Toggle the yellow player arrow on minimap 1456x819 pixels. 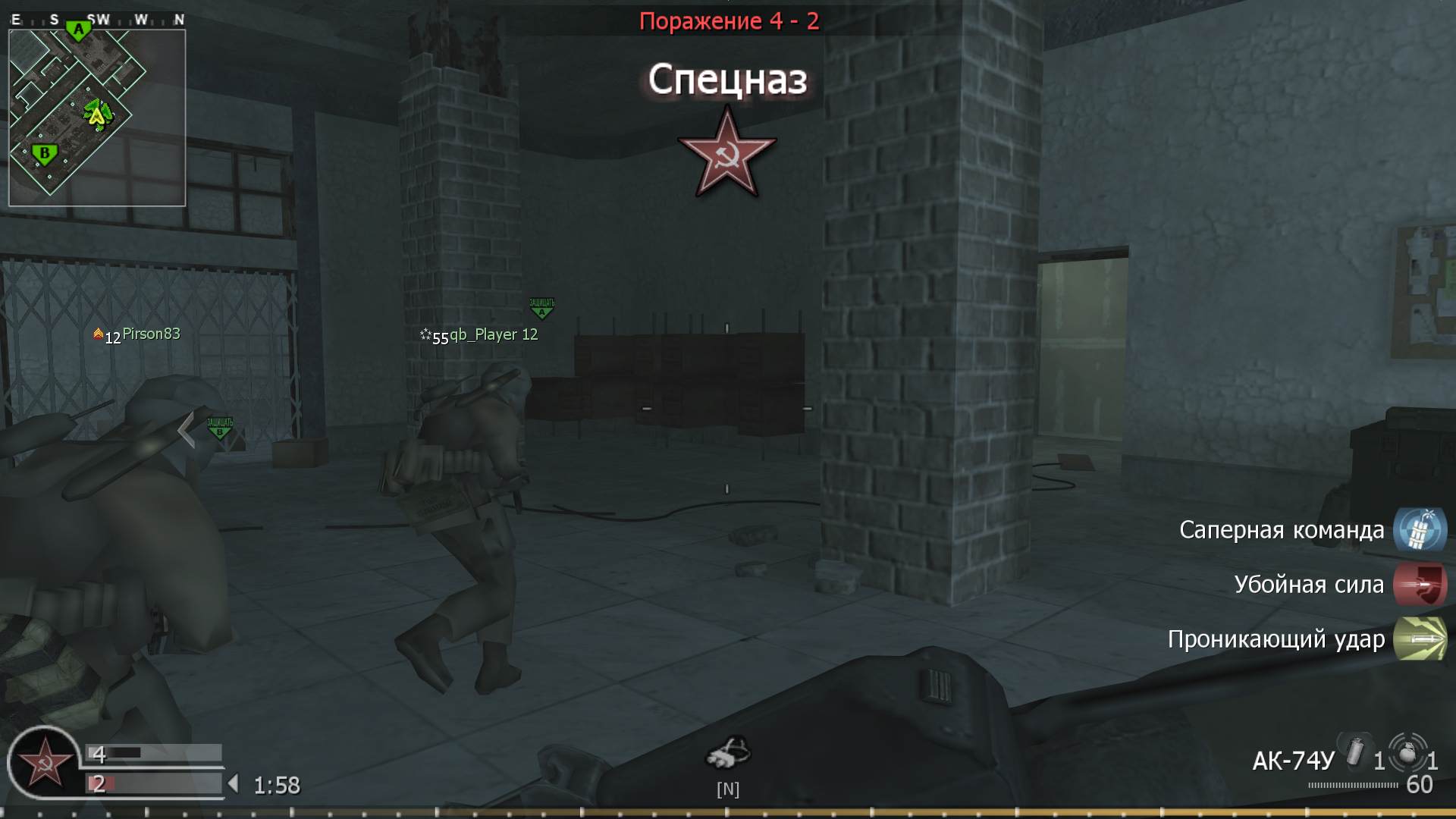coord(98,116)
